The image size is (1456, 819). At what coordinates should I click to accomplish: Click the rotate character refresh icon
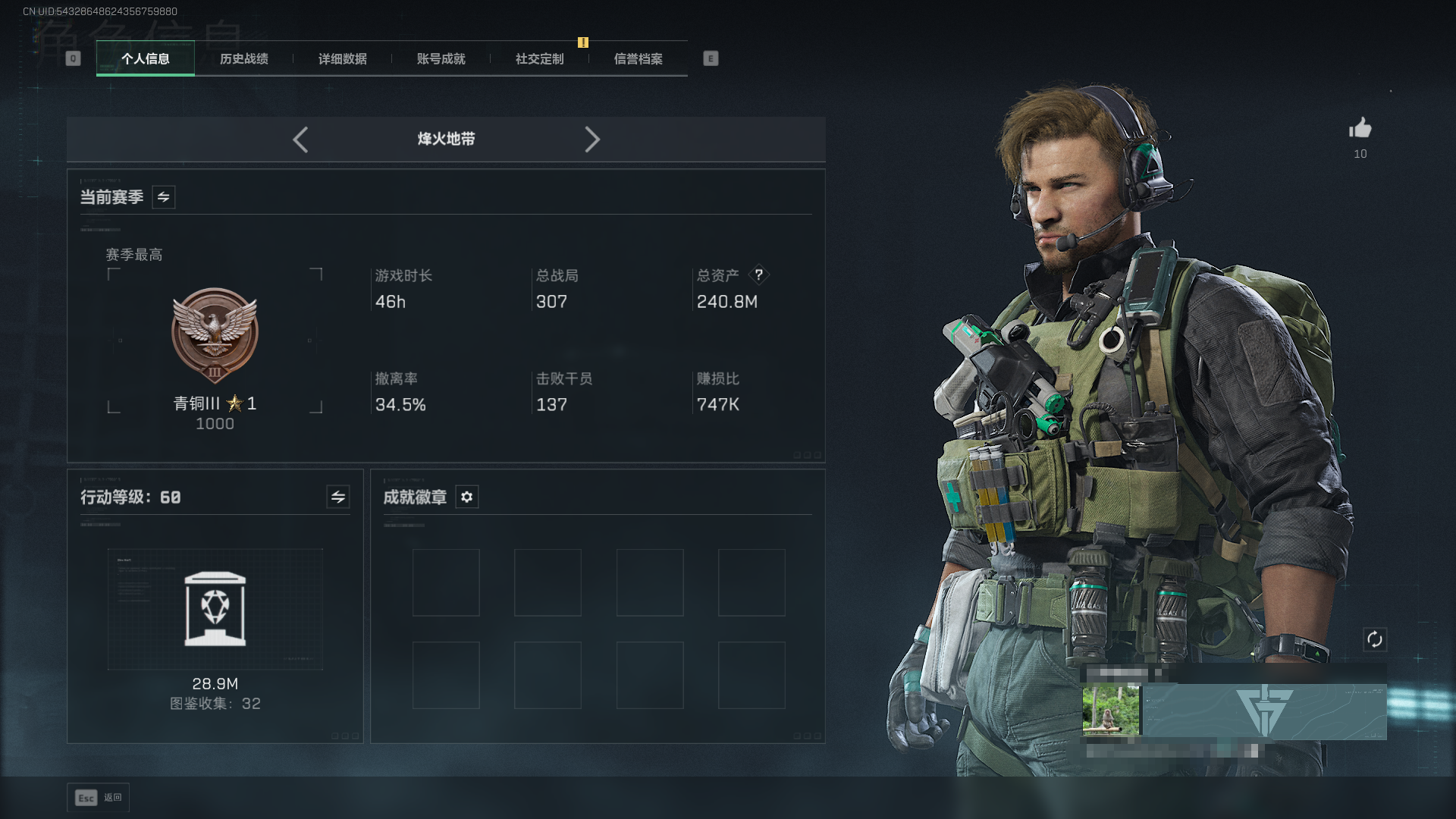(1374, 639)
